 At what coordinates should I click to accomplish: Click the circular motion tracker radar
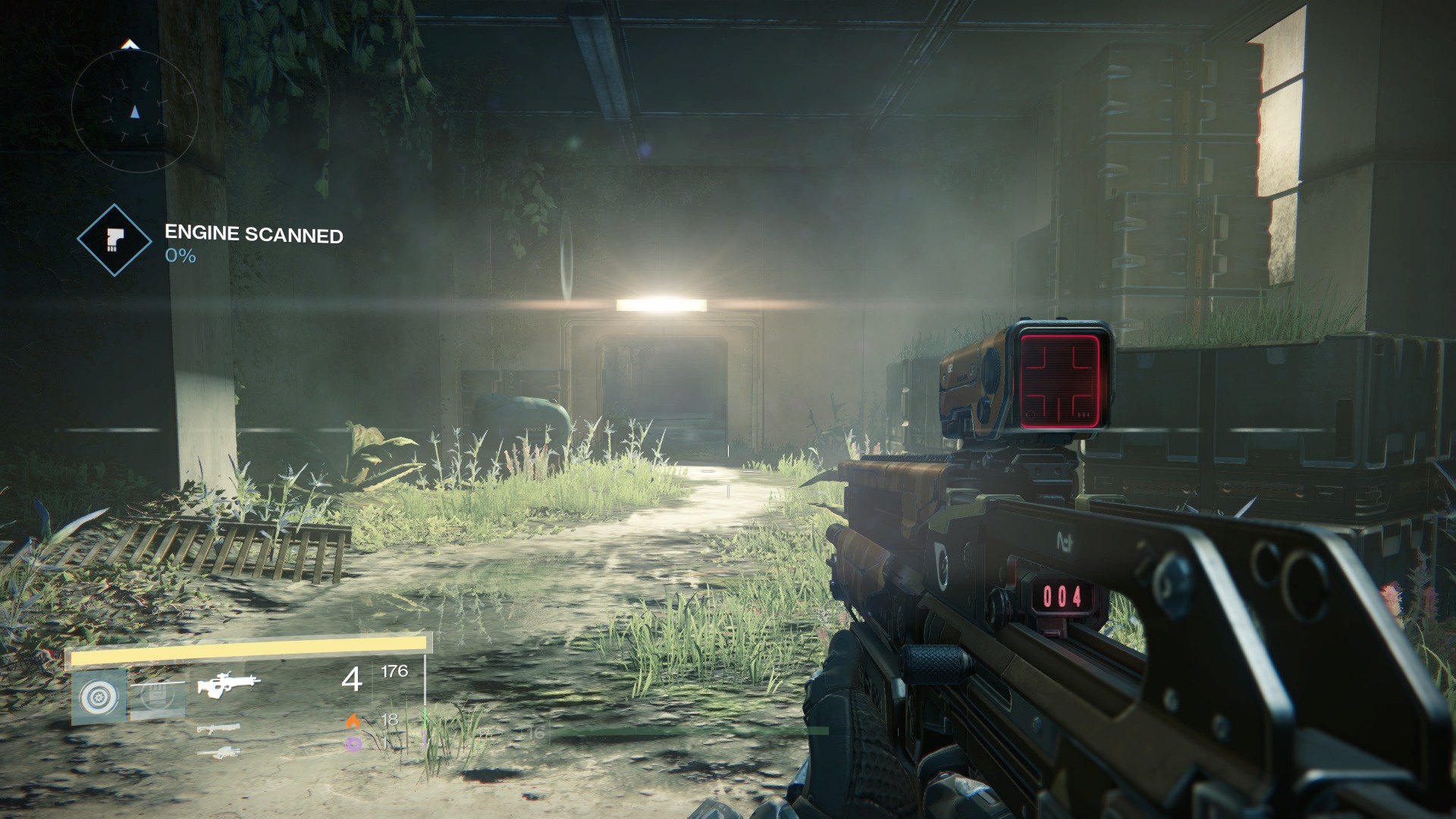tap(135, 111)
